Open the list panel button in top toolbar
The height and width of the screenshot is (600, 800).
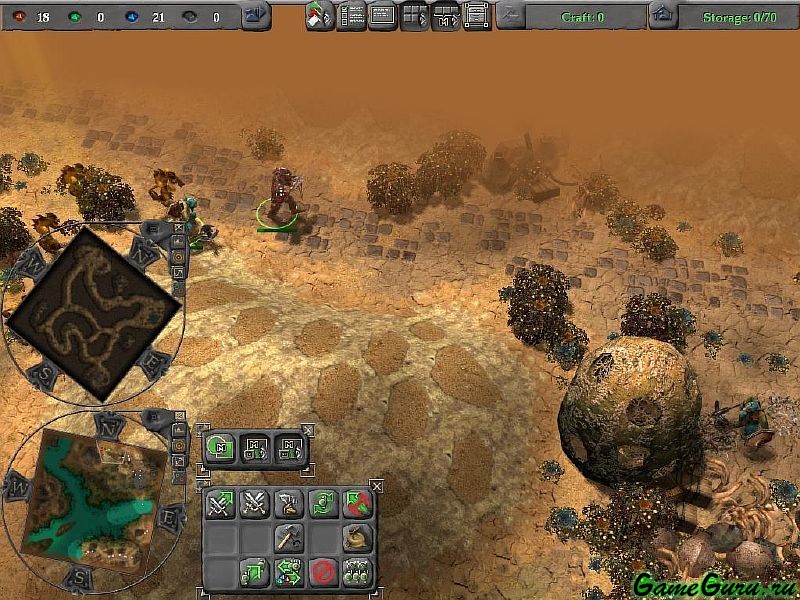[x=351, y=16]
